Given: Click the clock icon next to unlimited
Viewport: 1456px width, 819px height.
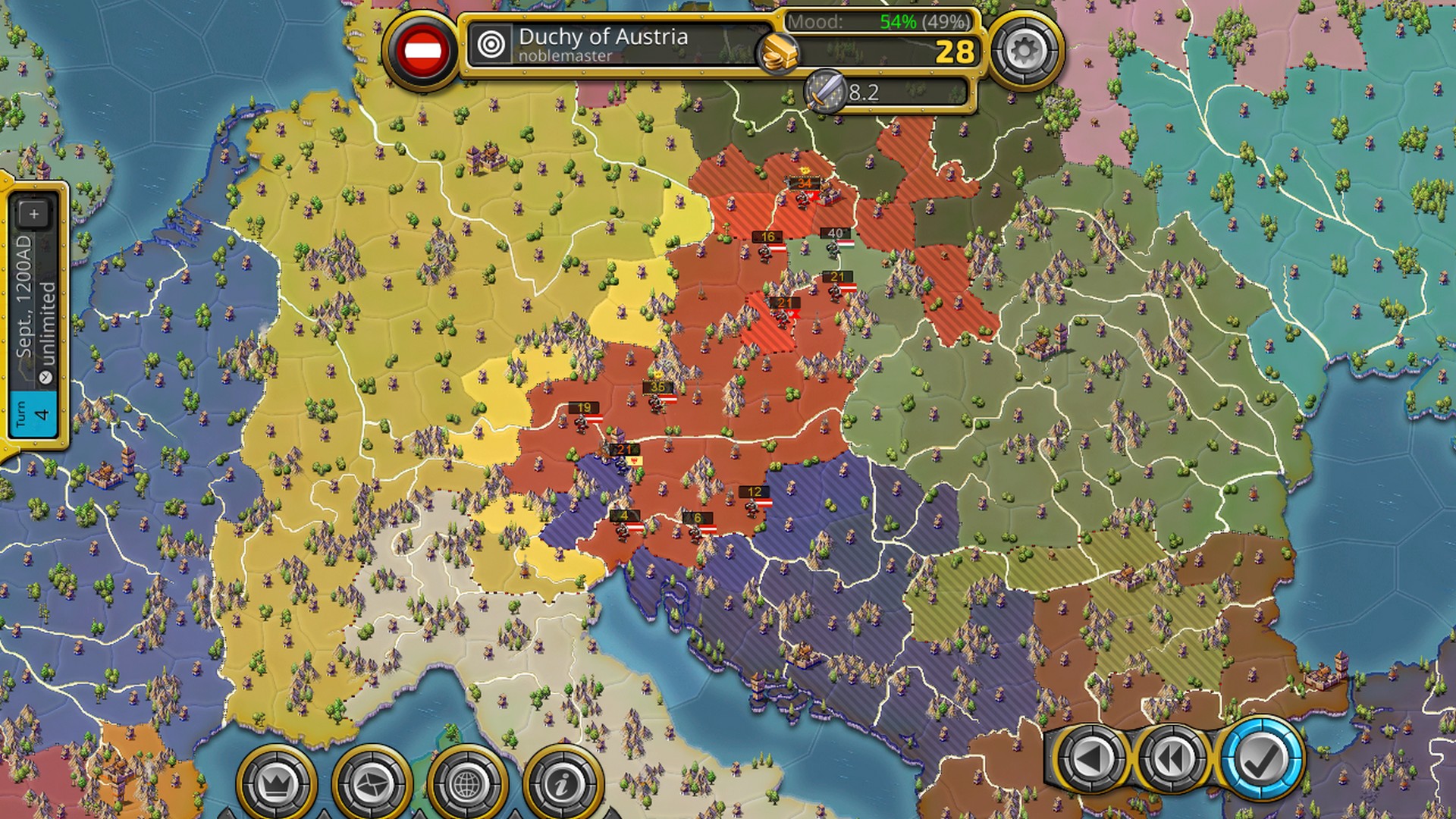Looking at the screenshot, I should (x=44, y=376).
